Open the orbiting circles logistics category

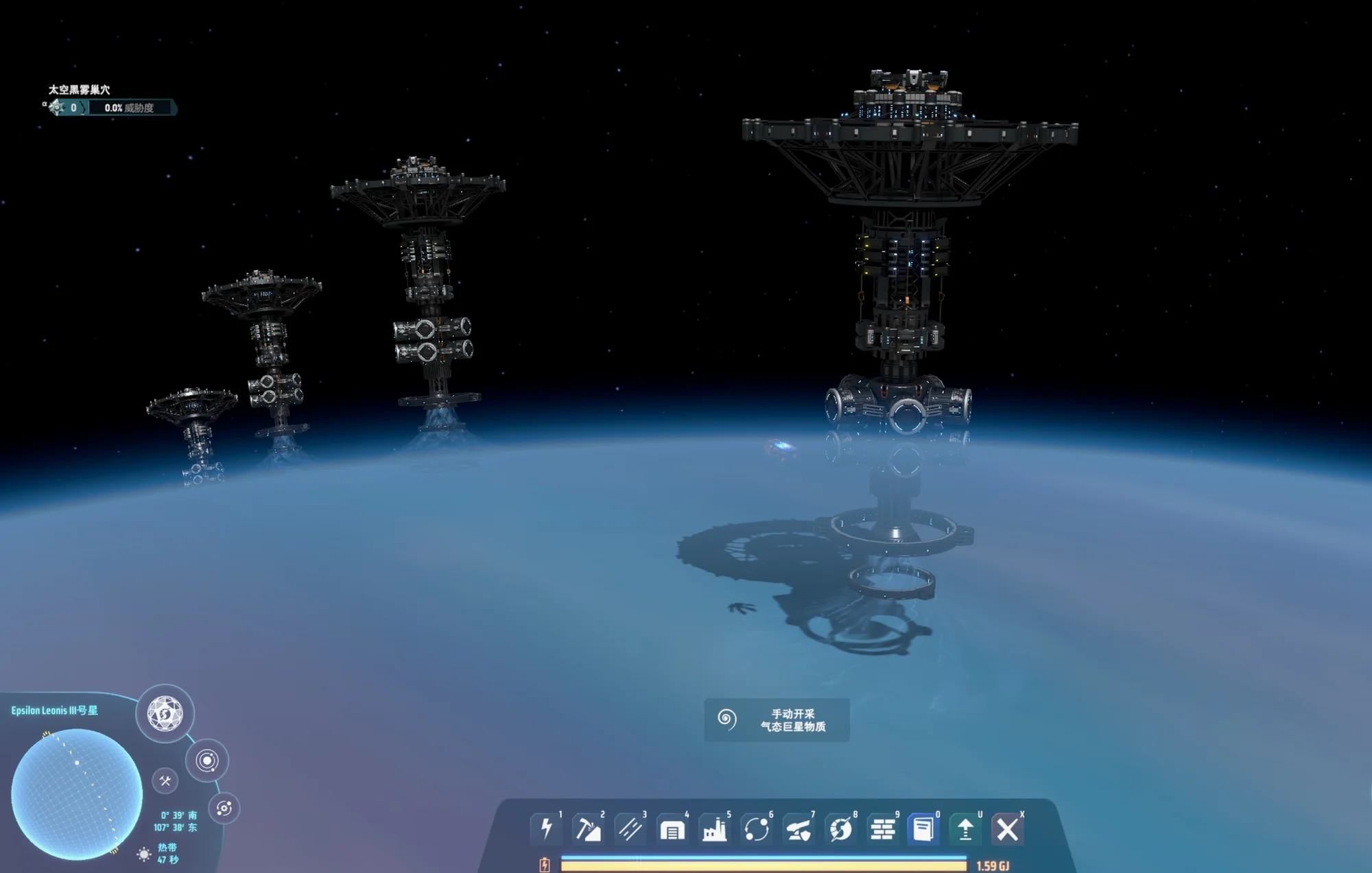click(757, 830)
